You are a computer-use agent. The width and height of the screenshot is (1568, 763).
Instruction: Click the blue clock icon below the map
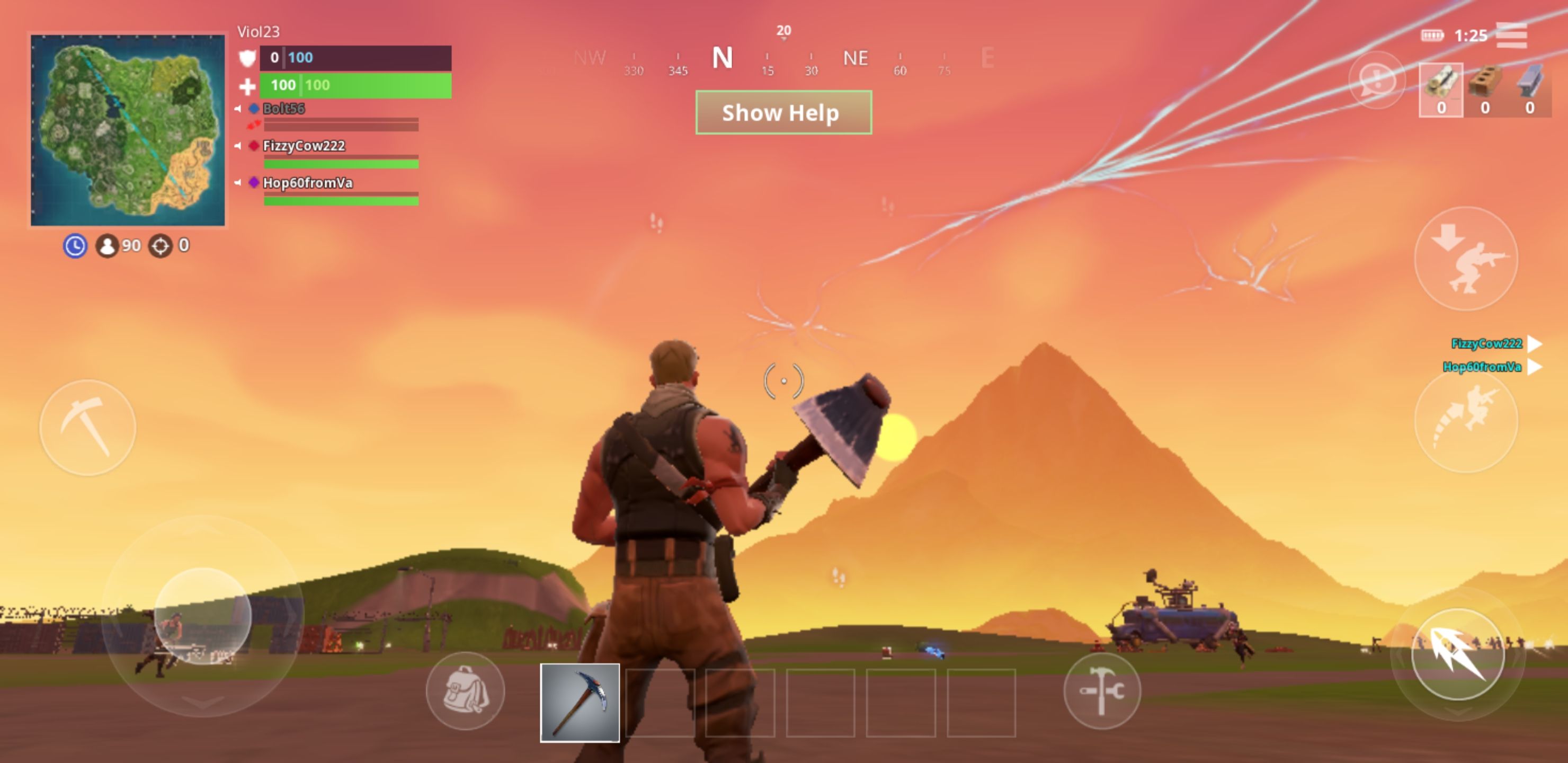(74, 246)
